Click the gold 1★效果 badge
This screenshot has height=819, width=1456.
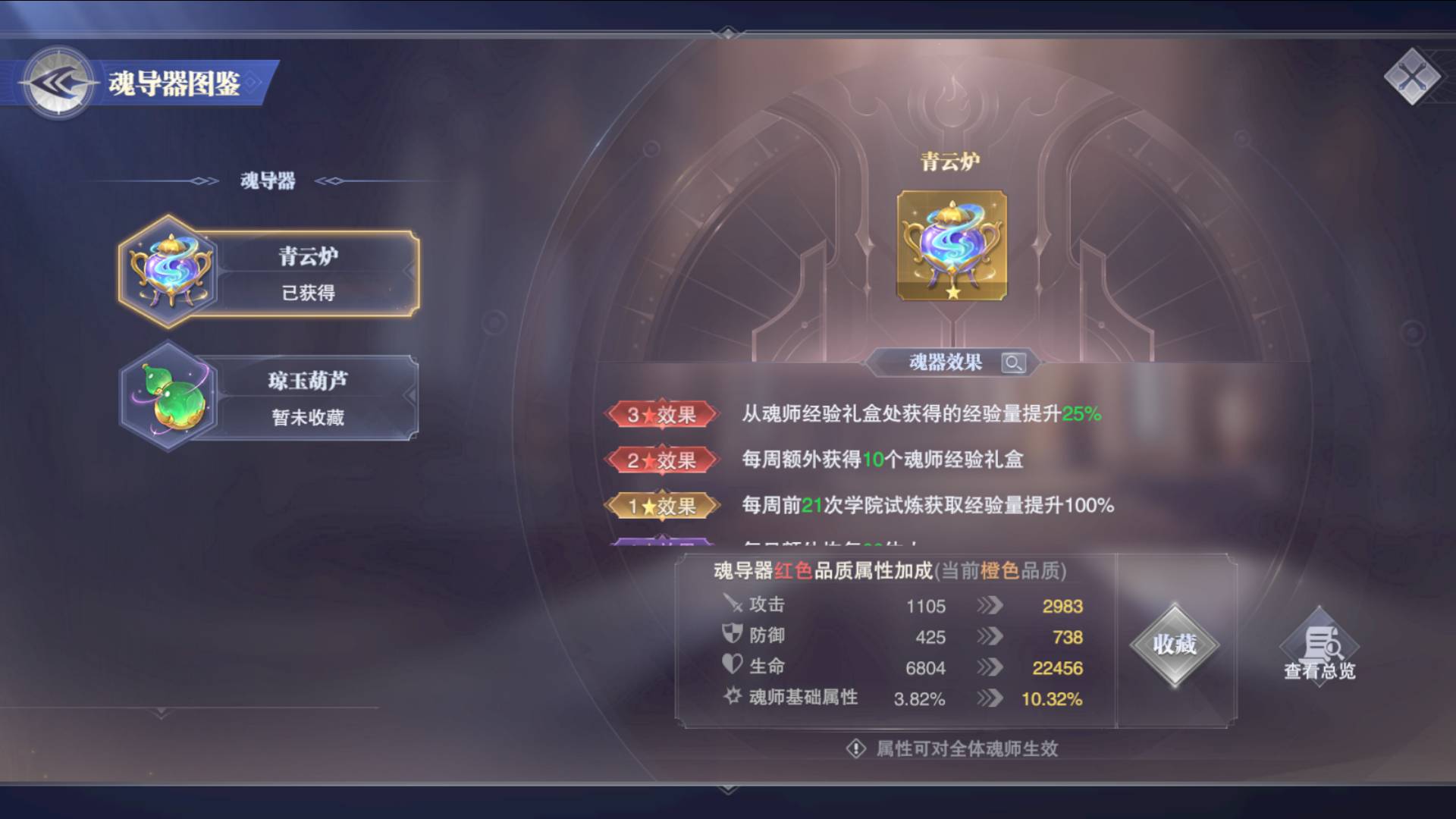coord(661,506)
